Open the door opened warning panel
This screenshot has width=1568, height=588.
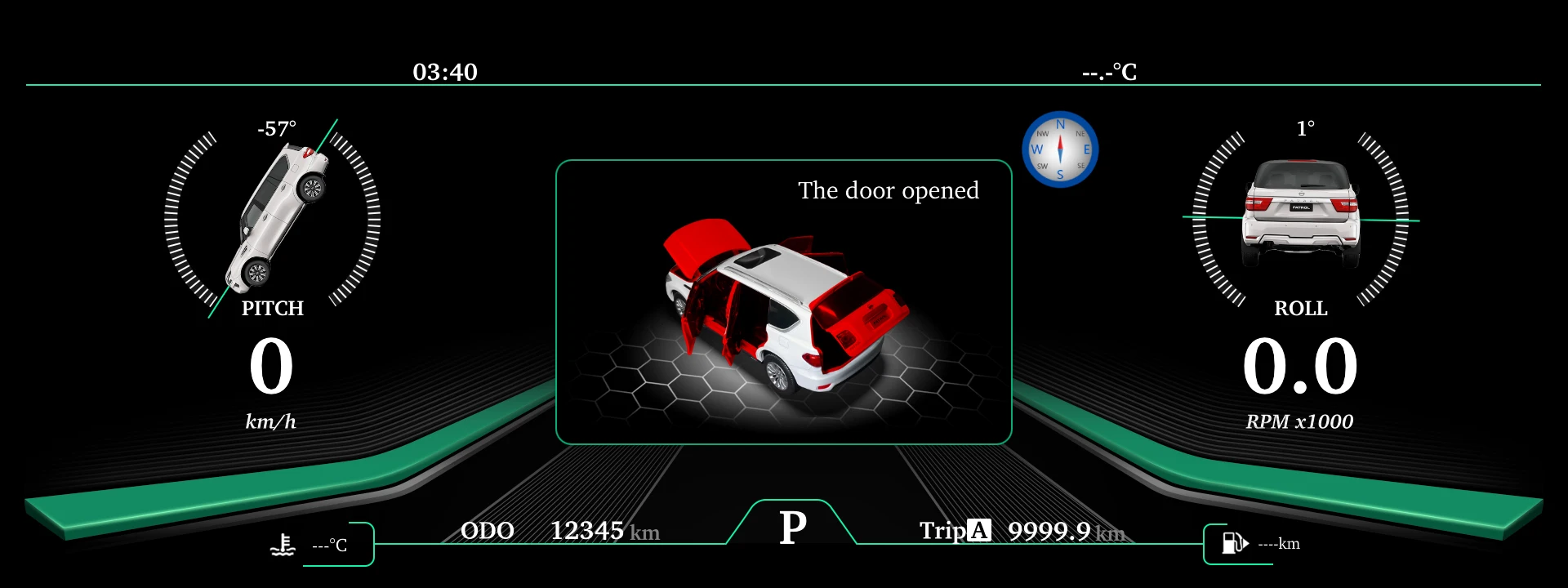(x=783, y=302)
